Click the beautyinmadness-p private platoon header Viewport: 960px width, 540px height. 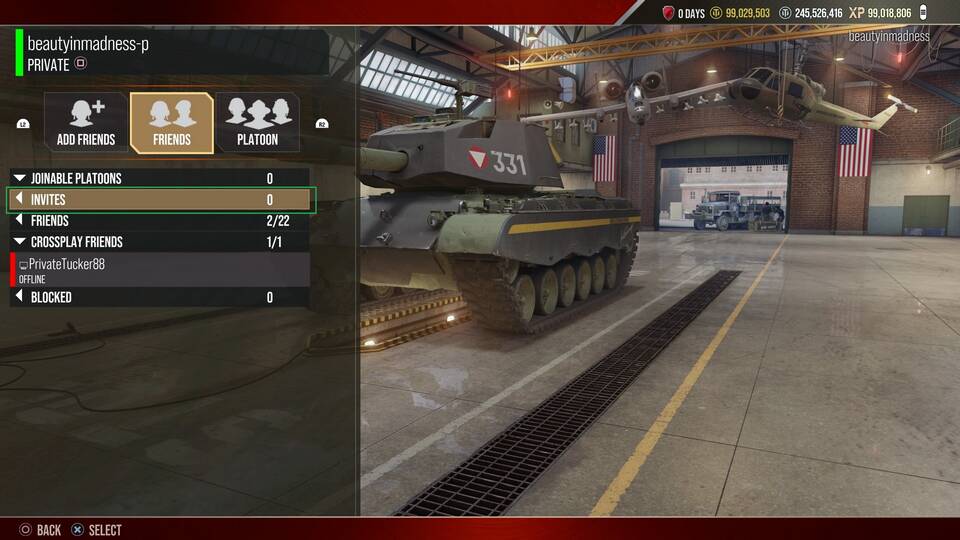[170, 53]
